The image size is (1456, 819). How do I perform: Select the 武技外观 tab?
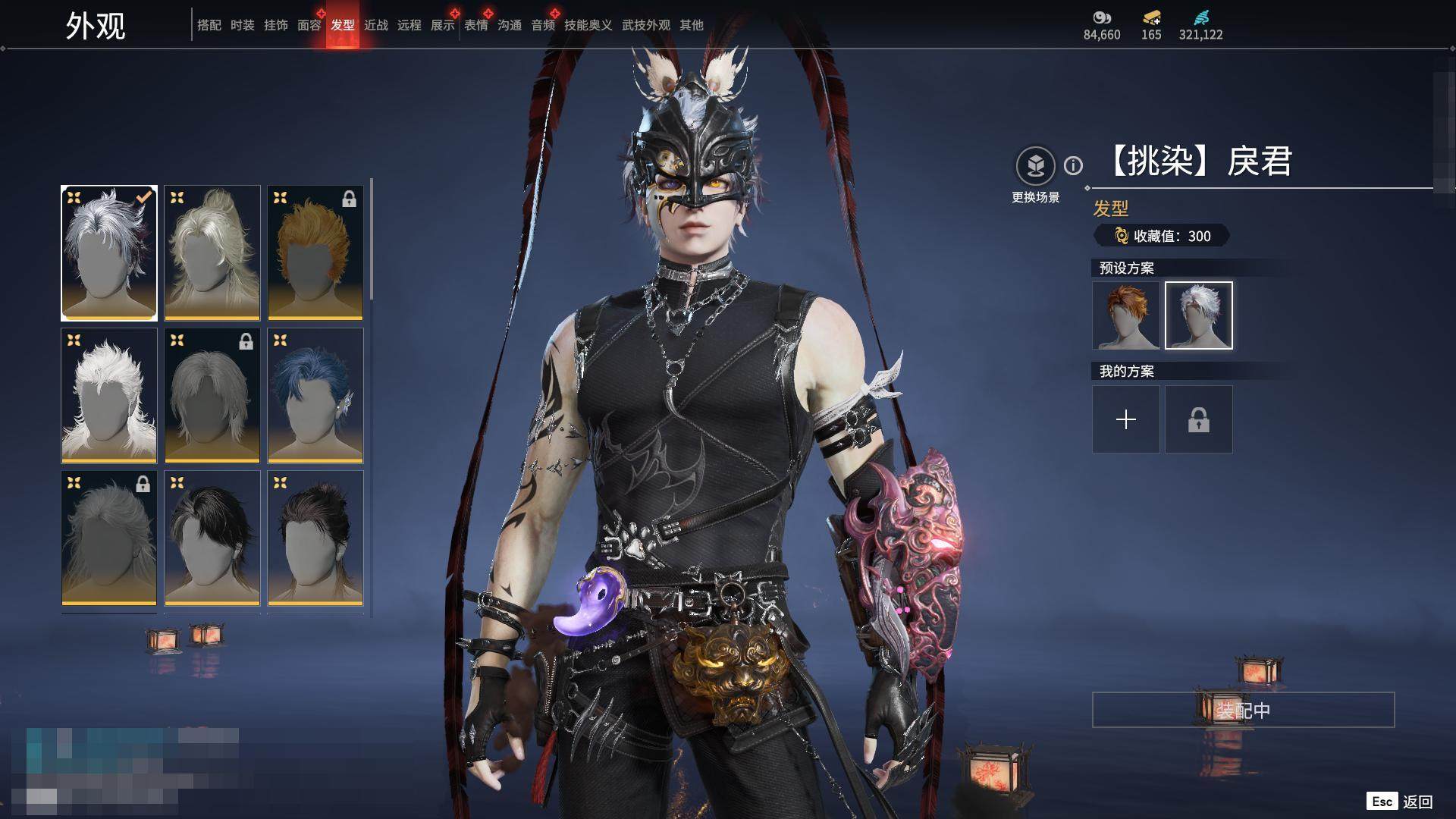pos(645,25)
